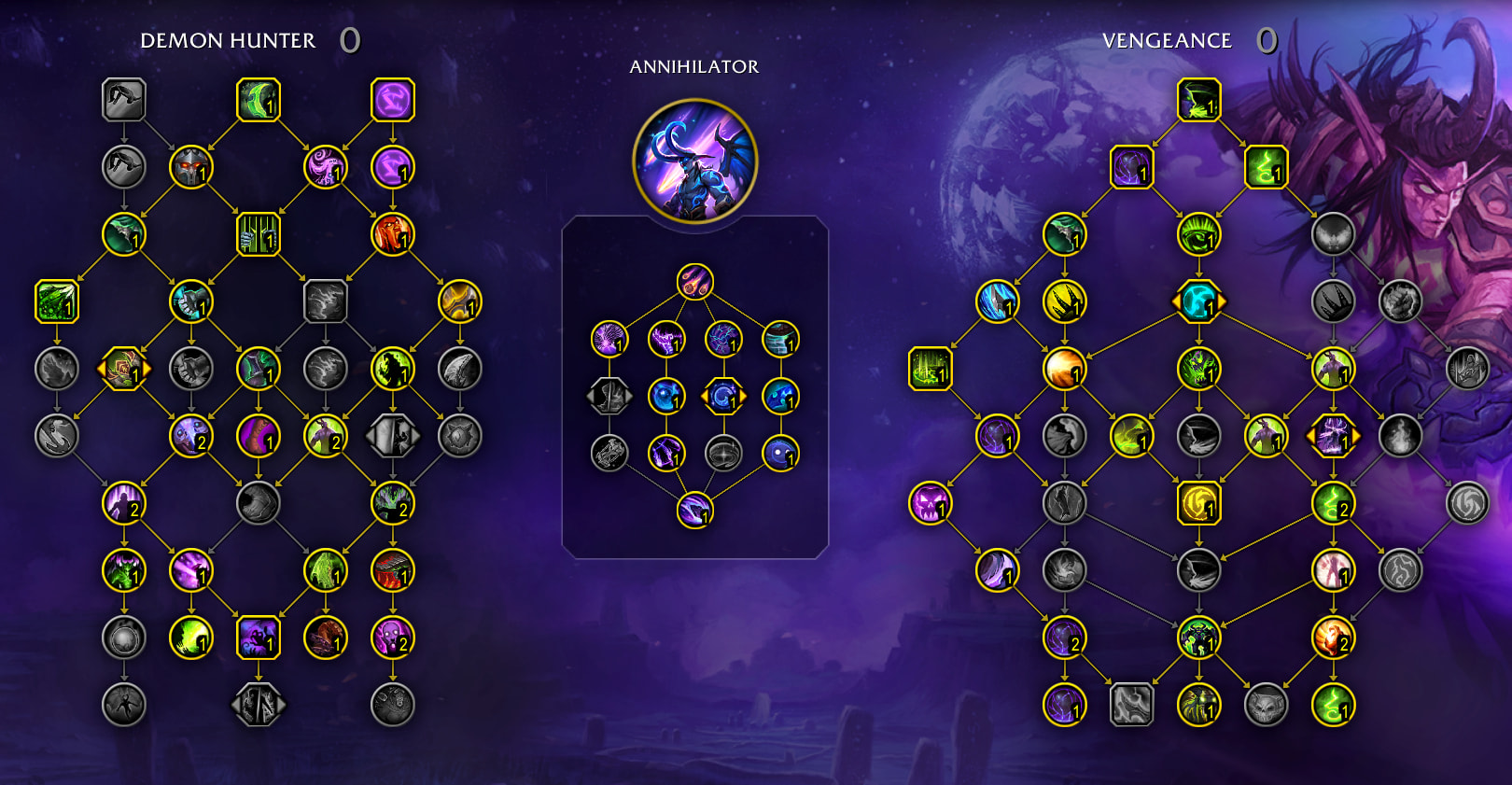Screen dimensions: 1512x785
Task: Select the Annihilator hero portrait
Action: pos(694,161)
